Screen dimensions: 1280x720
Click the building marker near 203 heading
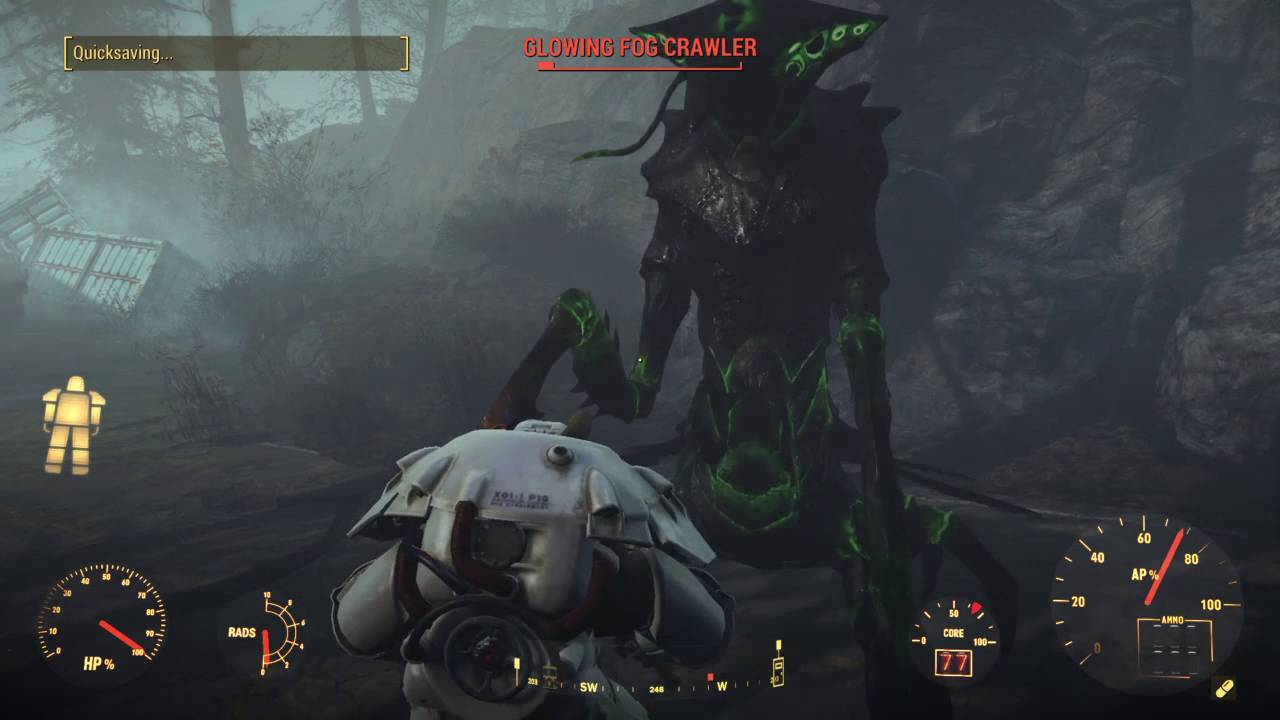pos(550,677)
